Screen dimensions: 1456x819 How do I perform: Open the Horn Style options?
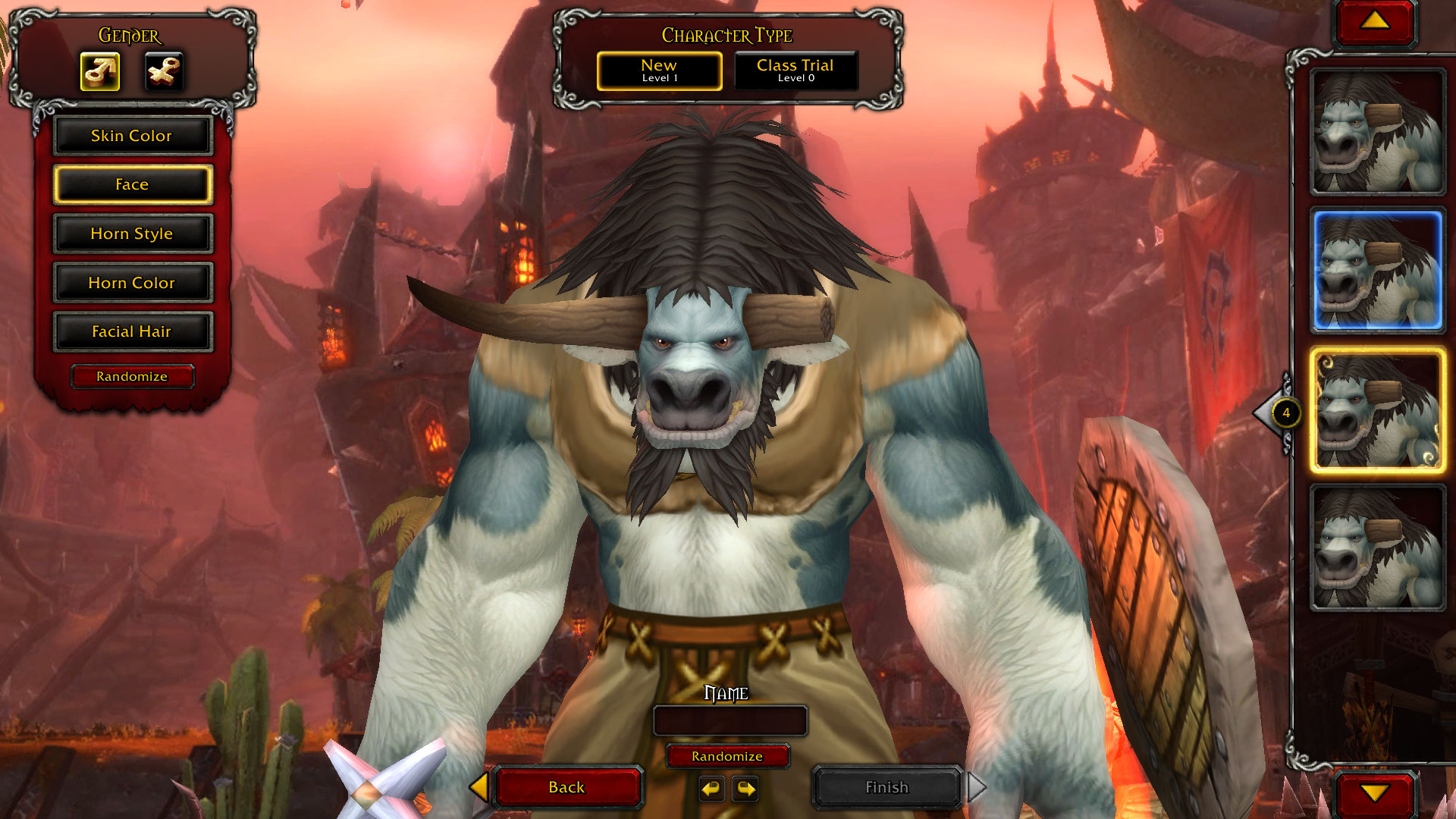pos(132,234)
